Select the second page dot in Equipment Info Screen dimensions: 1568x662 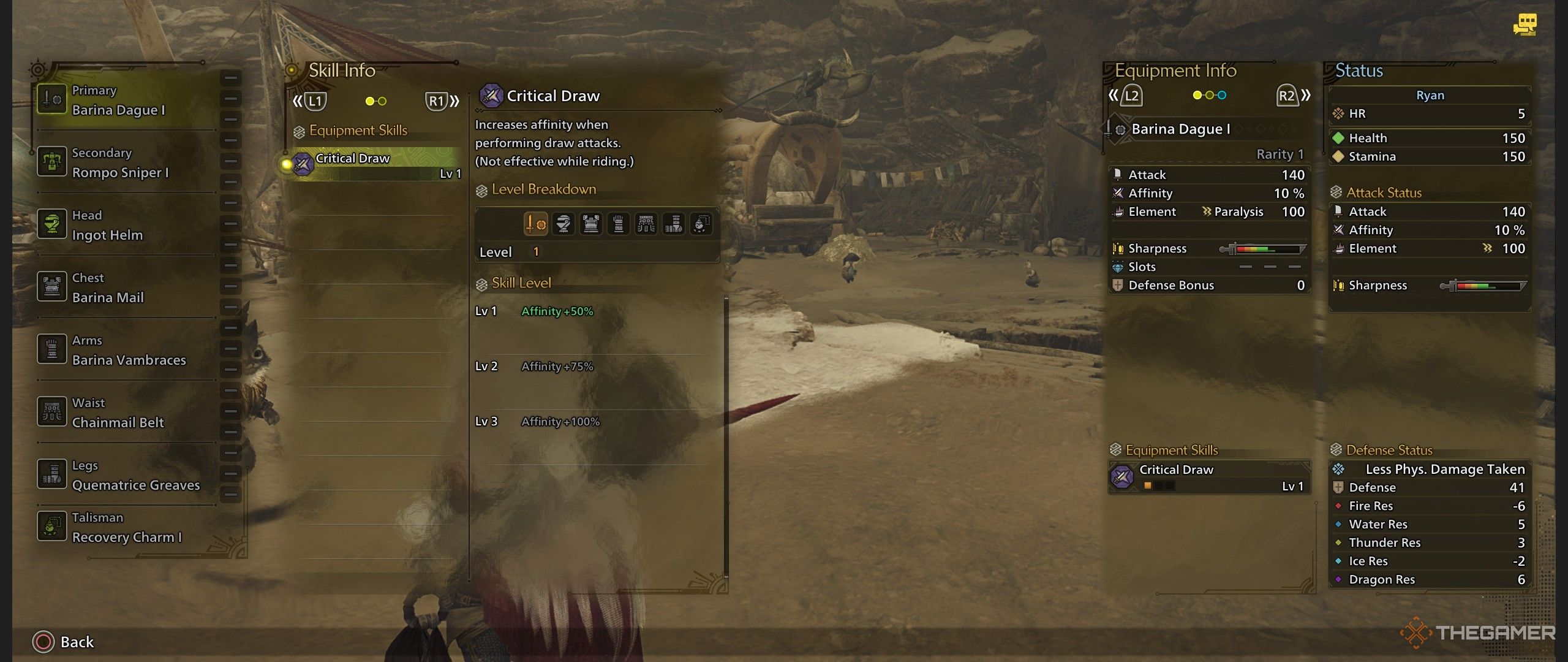click(1210, 95)
